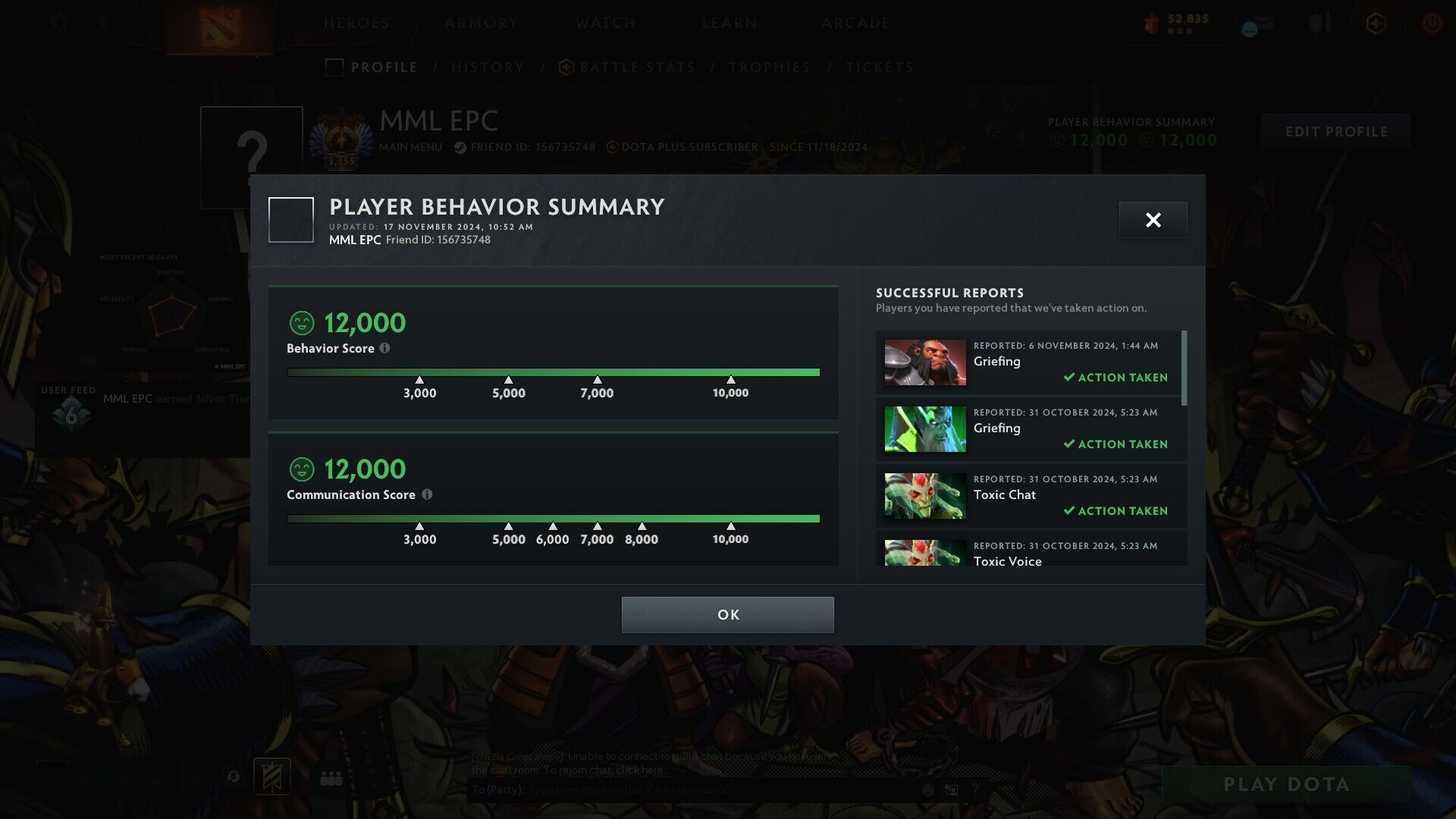This screenshot has height=819, width=1456.
Task: Open the TROPHIES tab
Action: coord(770,67)
